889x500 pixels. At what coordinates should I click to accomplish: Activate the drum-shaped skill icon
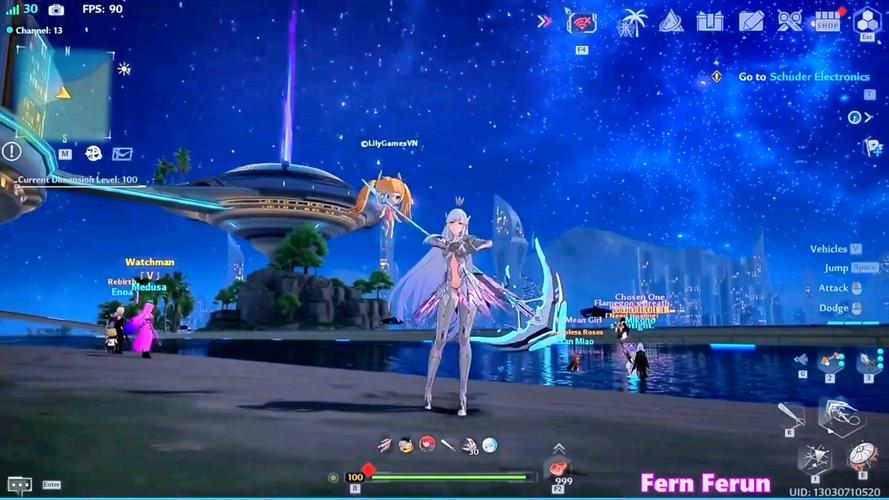tap(861, 457)
